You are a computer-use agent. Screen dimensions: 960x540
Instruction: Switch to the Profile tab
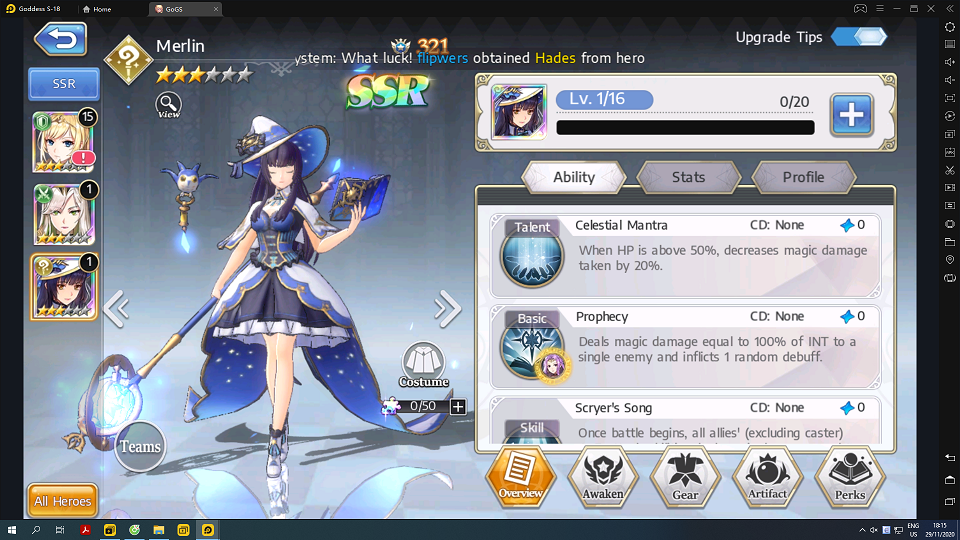coord(803,177)
